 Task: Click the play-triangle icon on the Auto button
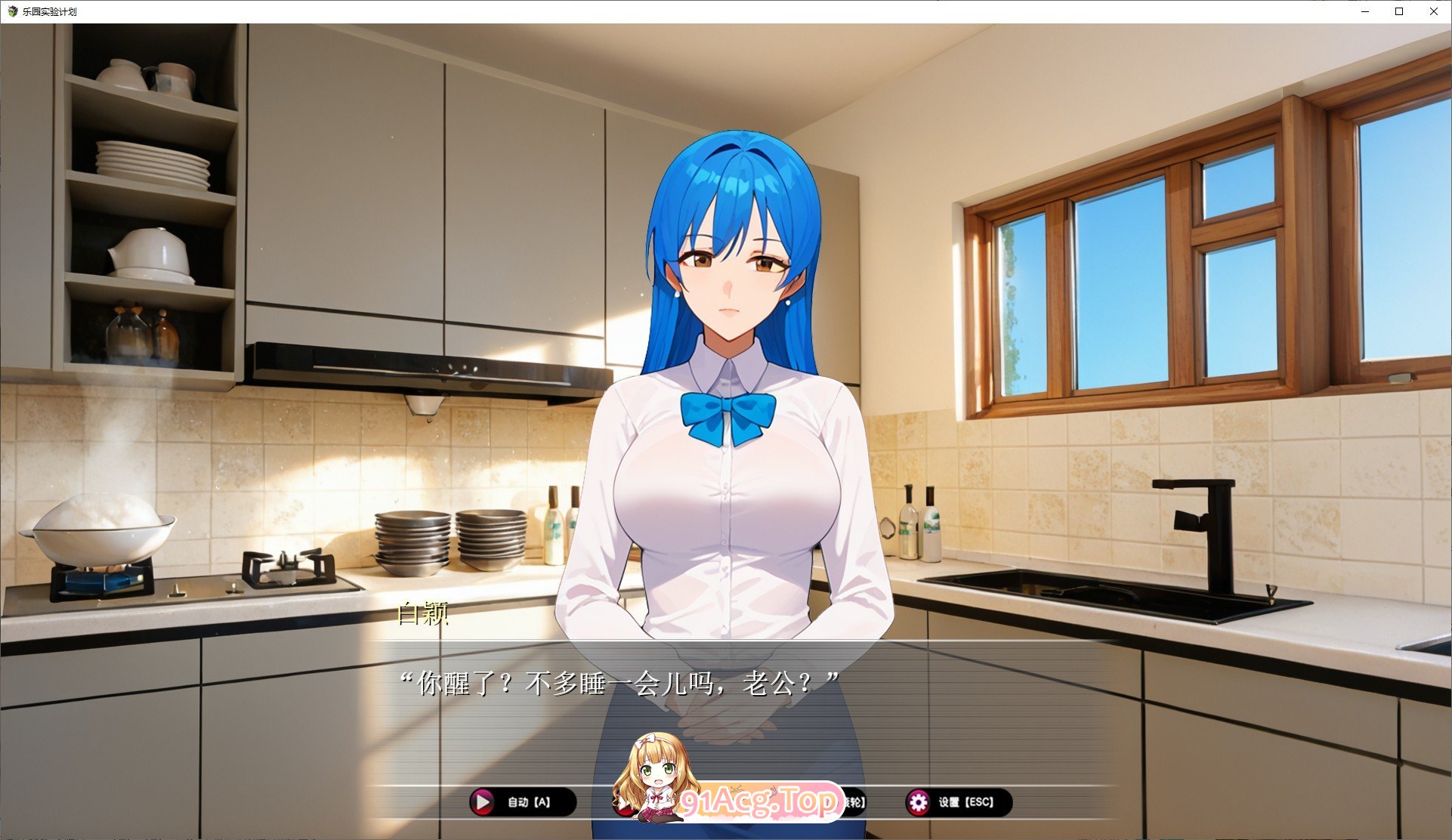tap(483, 801)
